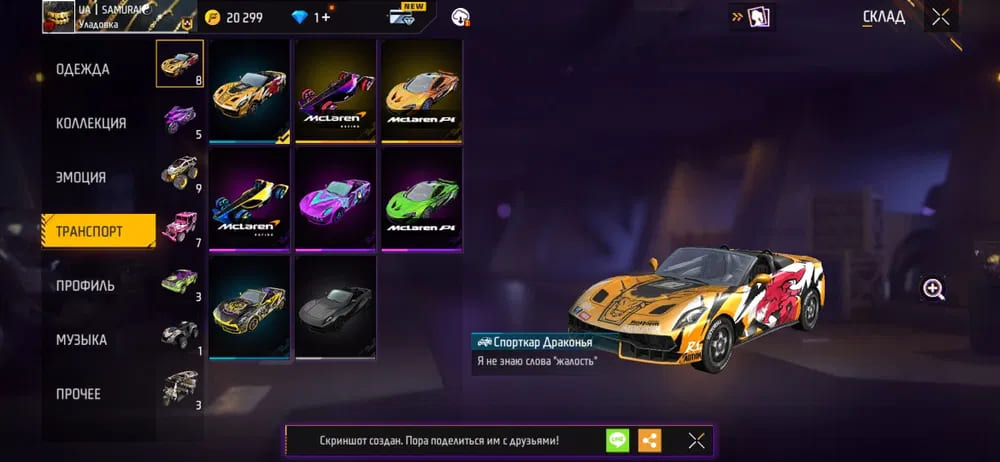Switch to the Коллекция category
The image size is (1000, 462).
(91, 124)
